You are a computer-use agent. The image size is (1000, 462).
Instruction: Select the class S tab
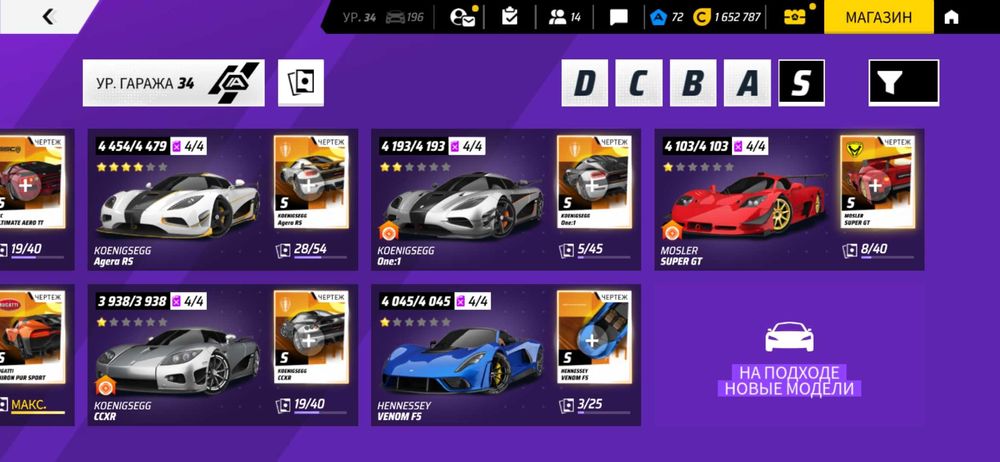pyautogui.click(x=801, y=83)
